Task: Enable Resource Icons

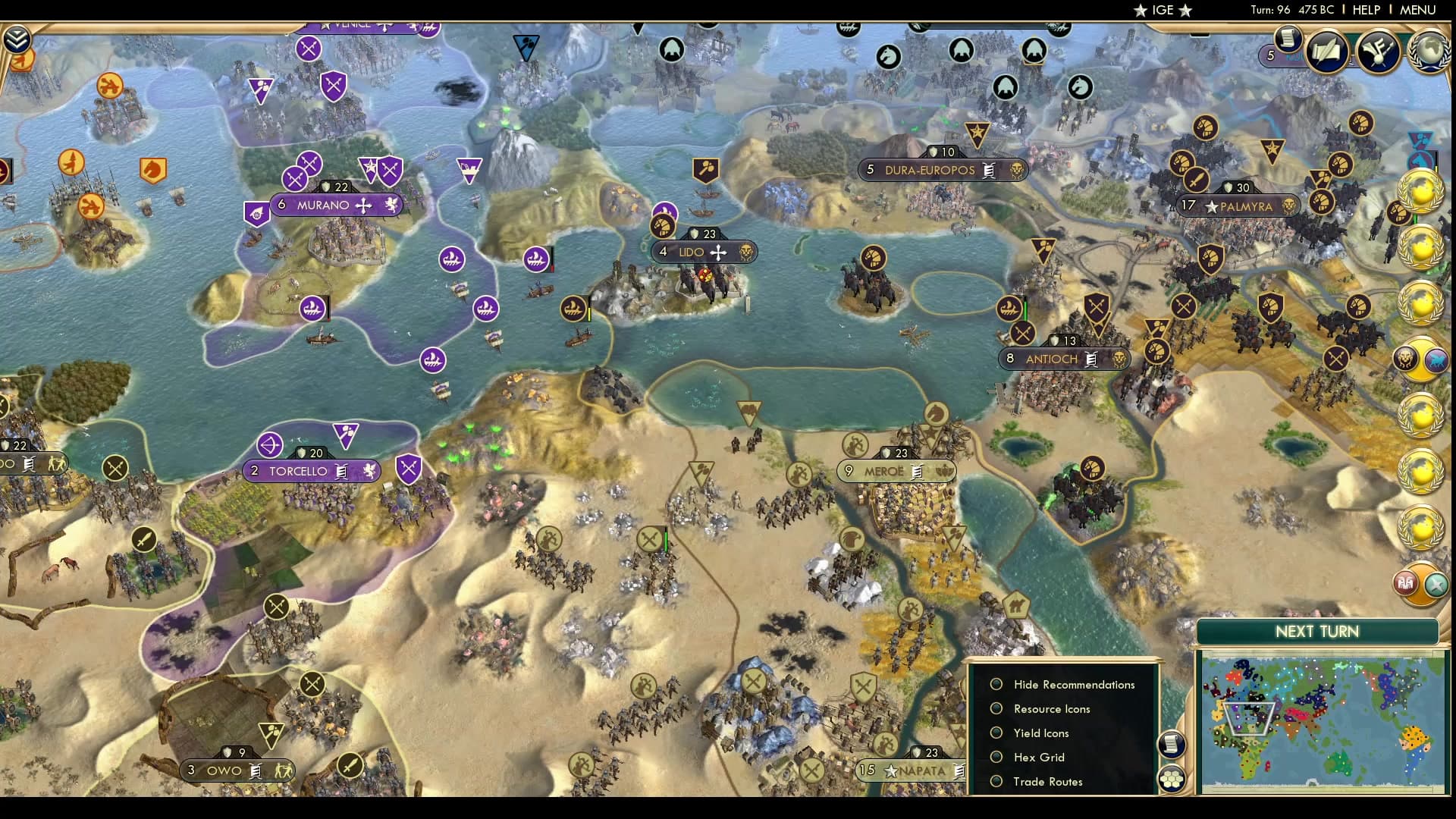Action: pos(996,708)
